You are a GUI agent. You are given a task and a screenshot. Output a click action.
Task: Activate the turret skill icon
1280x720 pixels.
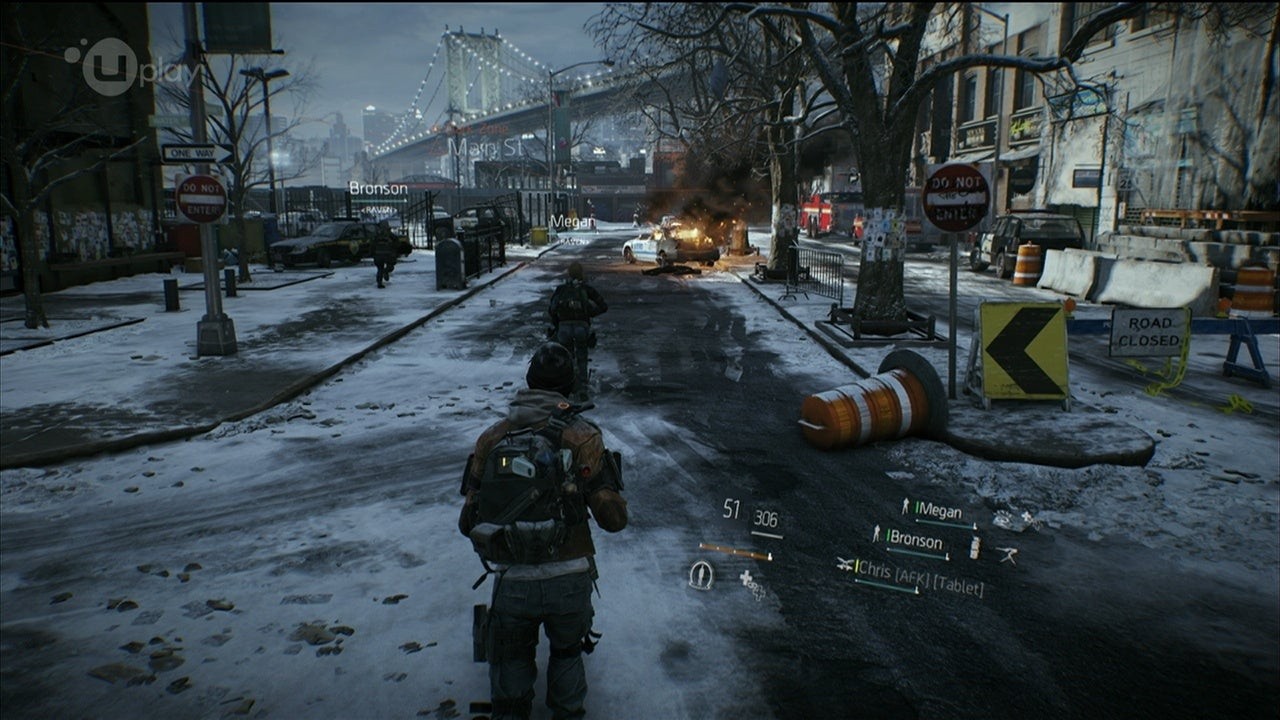click(x=1006, y=555)
